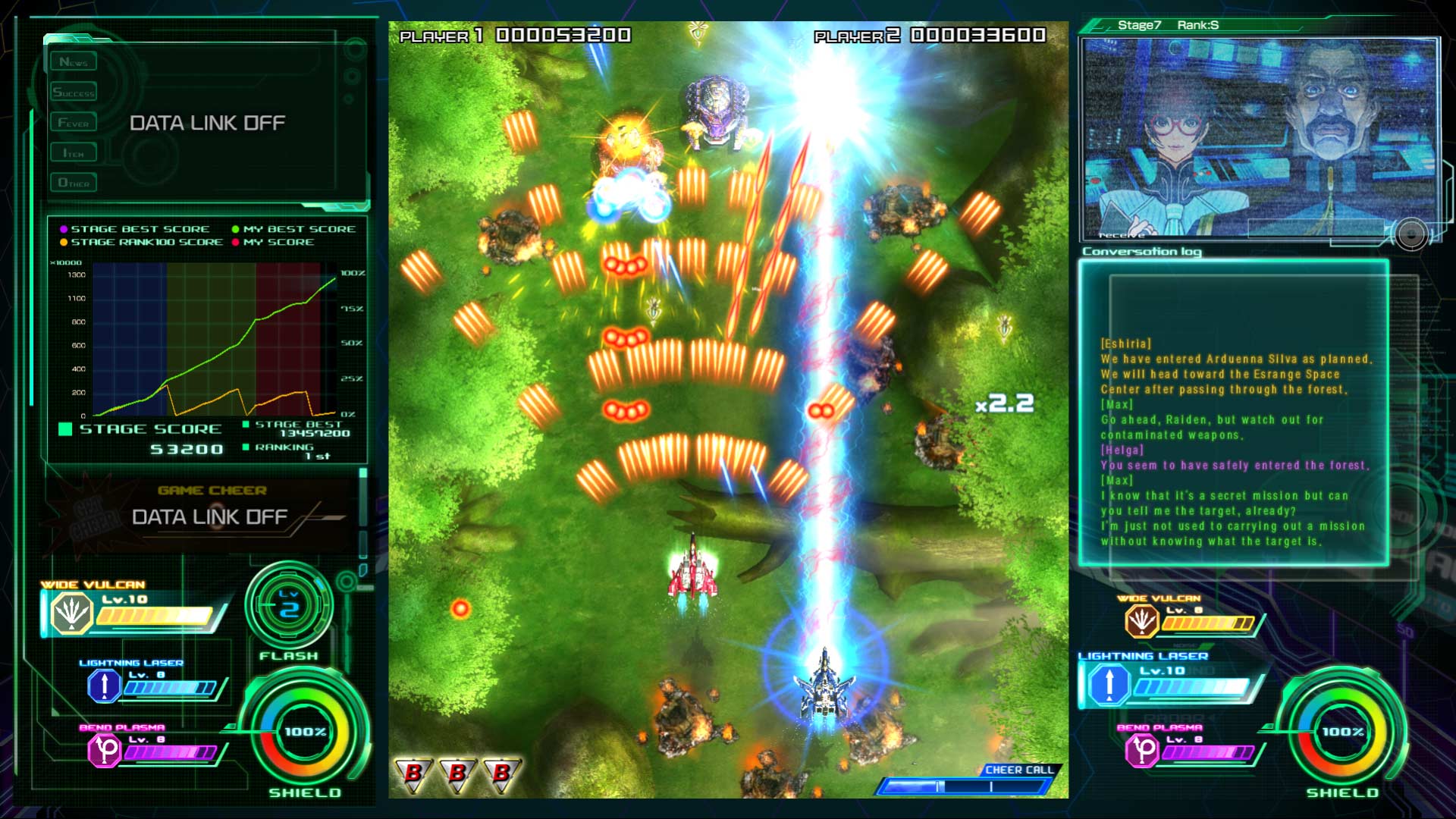This screenshot has height=819, width=1456.
Task: Expand the Other category
Action: (74, 182)
